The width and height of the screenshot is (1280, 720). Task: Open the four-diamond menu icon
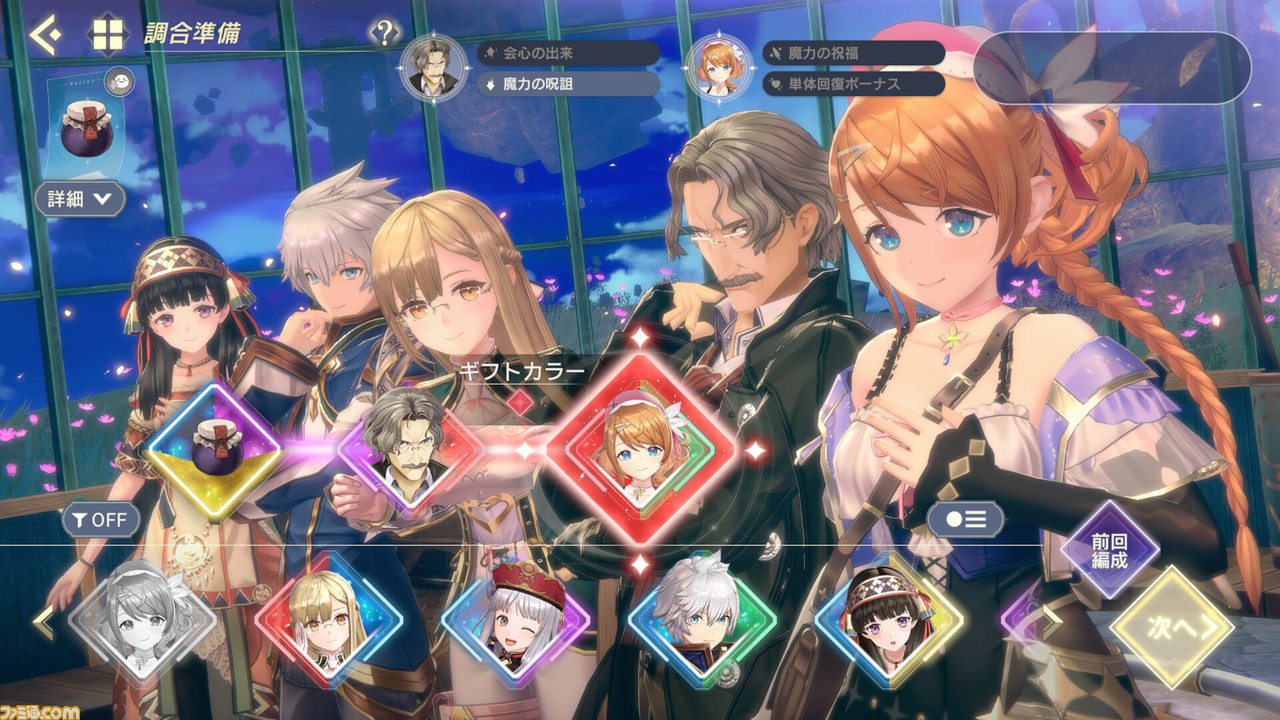click(x=106, y=36)
